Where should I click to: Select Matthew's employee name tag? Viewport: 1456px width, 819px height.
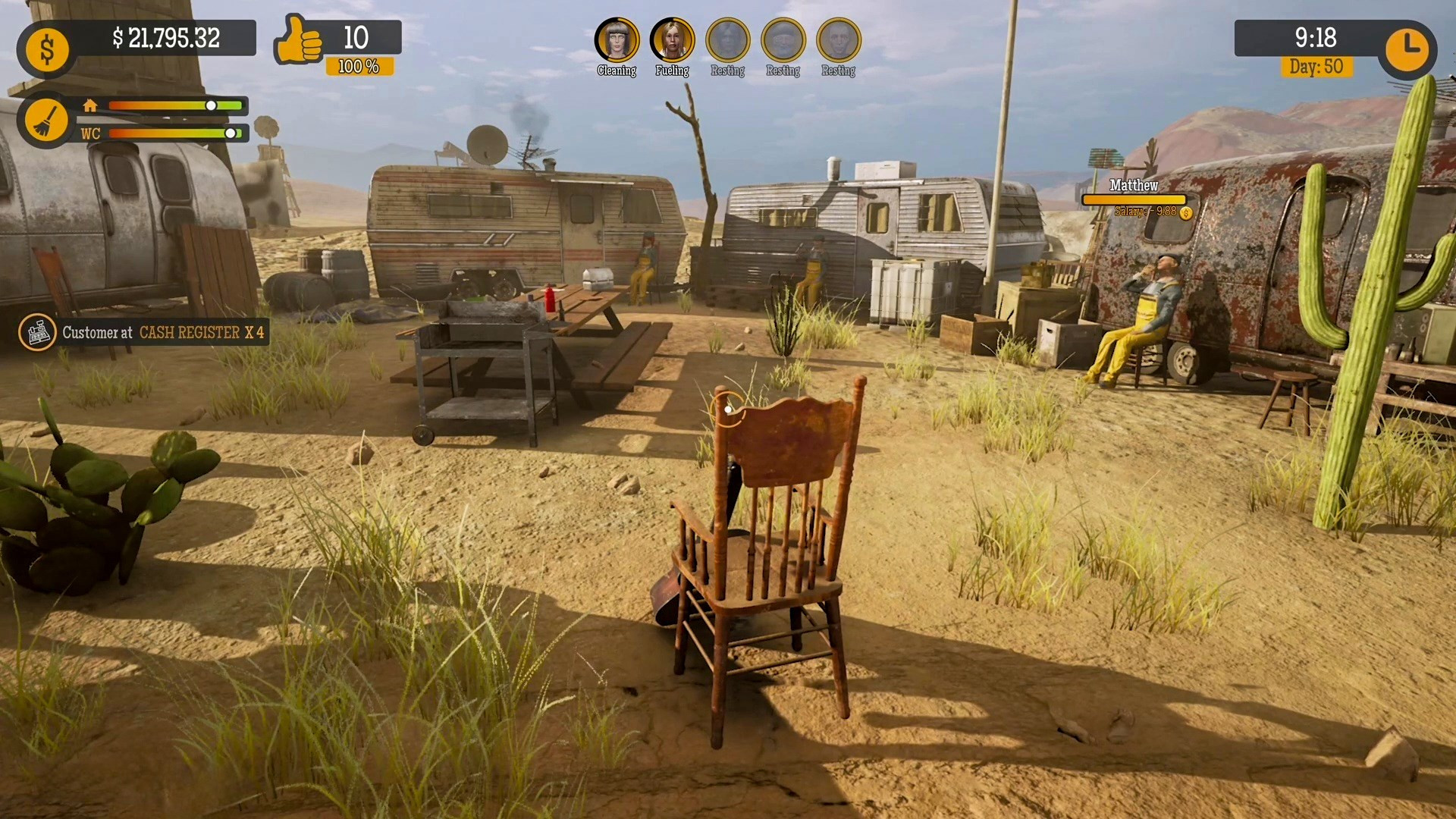(x=1134, y=186)
